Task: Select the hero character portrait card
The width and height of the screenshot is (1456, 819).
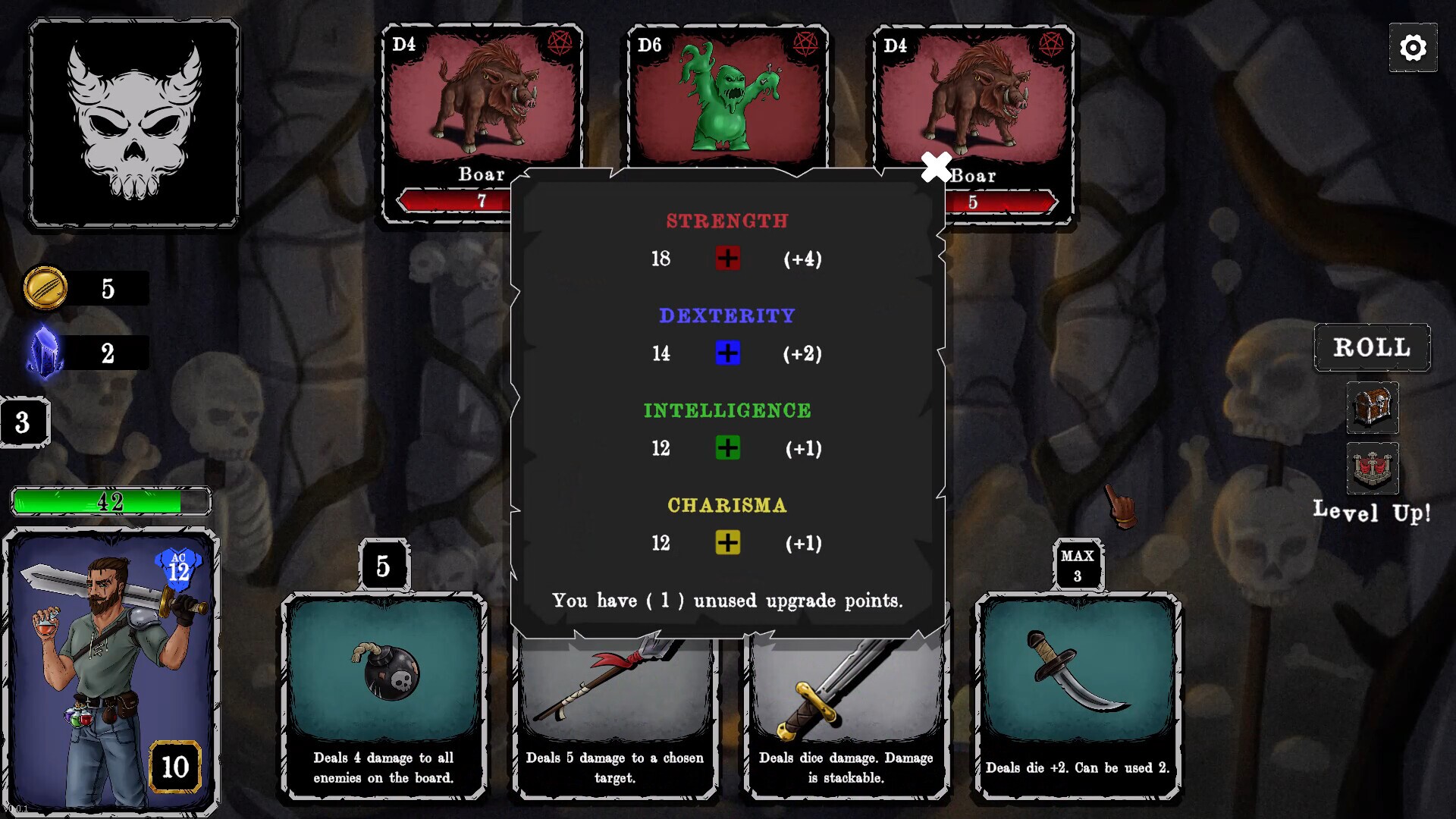Action: 111,670
